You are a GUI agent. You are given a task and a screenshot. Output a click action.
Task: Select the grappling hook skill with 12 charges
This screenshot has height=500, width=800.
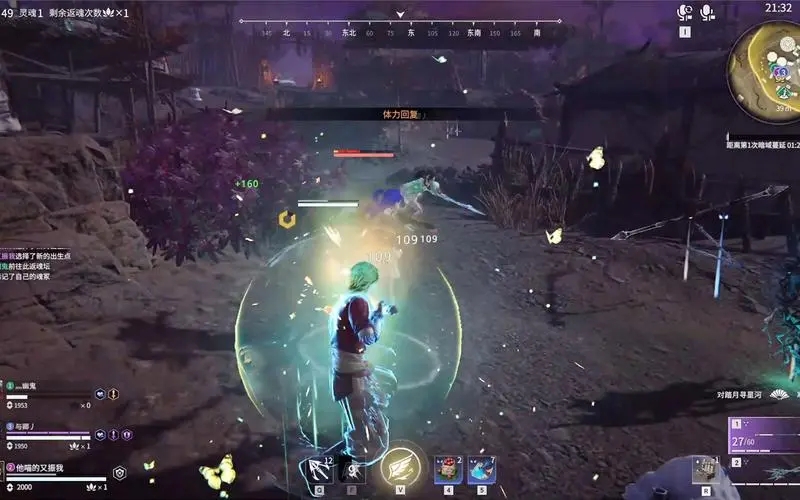tap(322, 468)
